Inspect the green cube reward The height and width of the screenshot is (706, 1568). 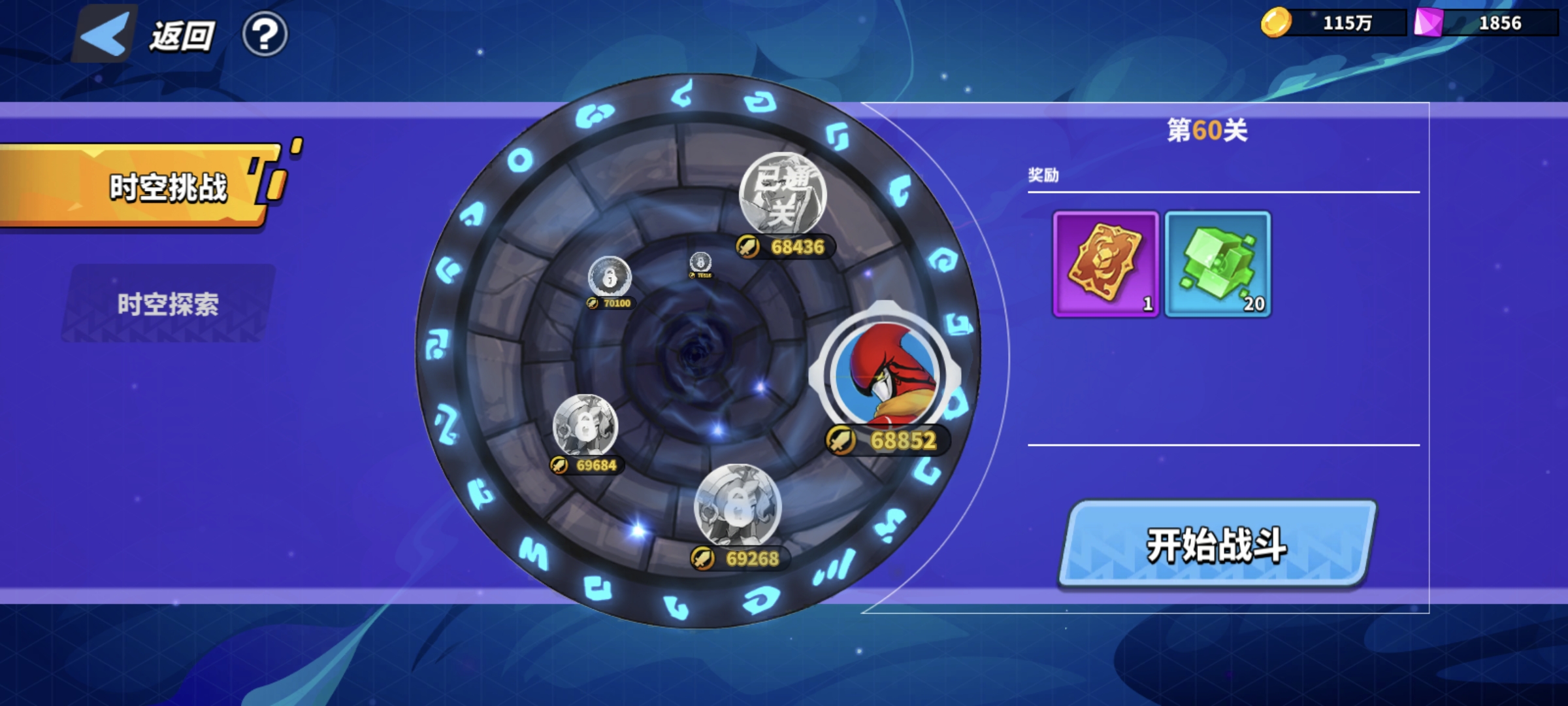tap(1218, 264)
